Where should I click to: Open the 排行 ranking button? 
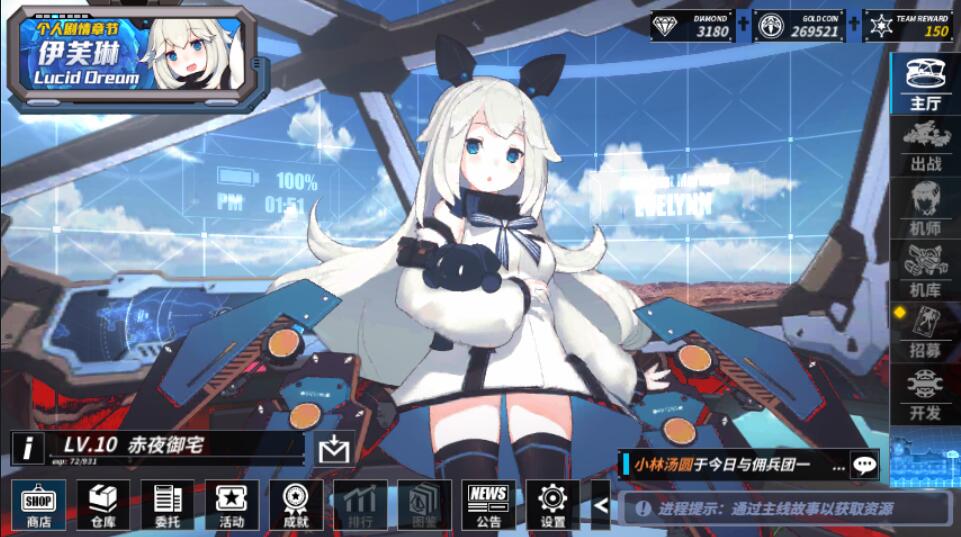click(x=360, y=504)
